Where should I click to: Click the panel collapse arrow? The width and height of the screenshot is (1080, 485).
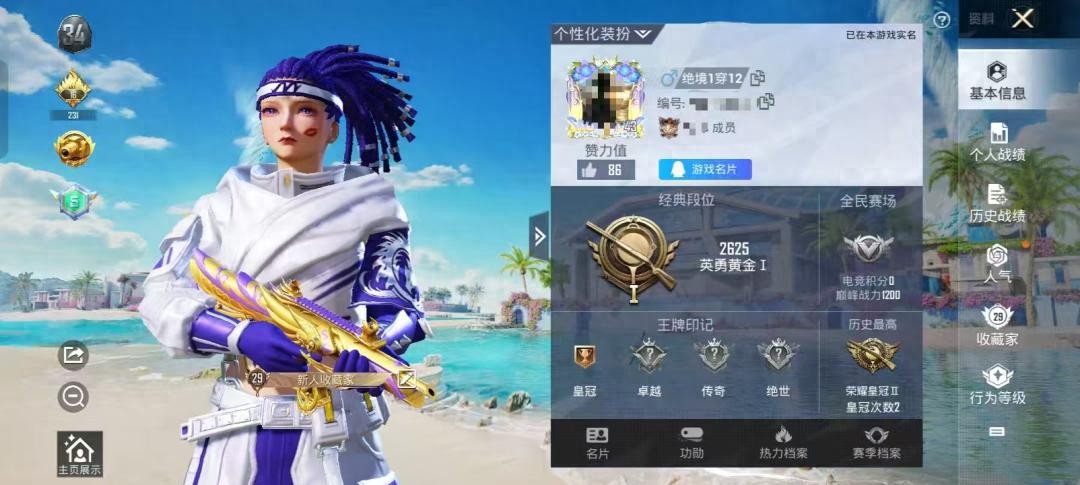pos(539,236)
